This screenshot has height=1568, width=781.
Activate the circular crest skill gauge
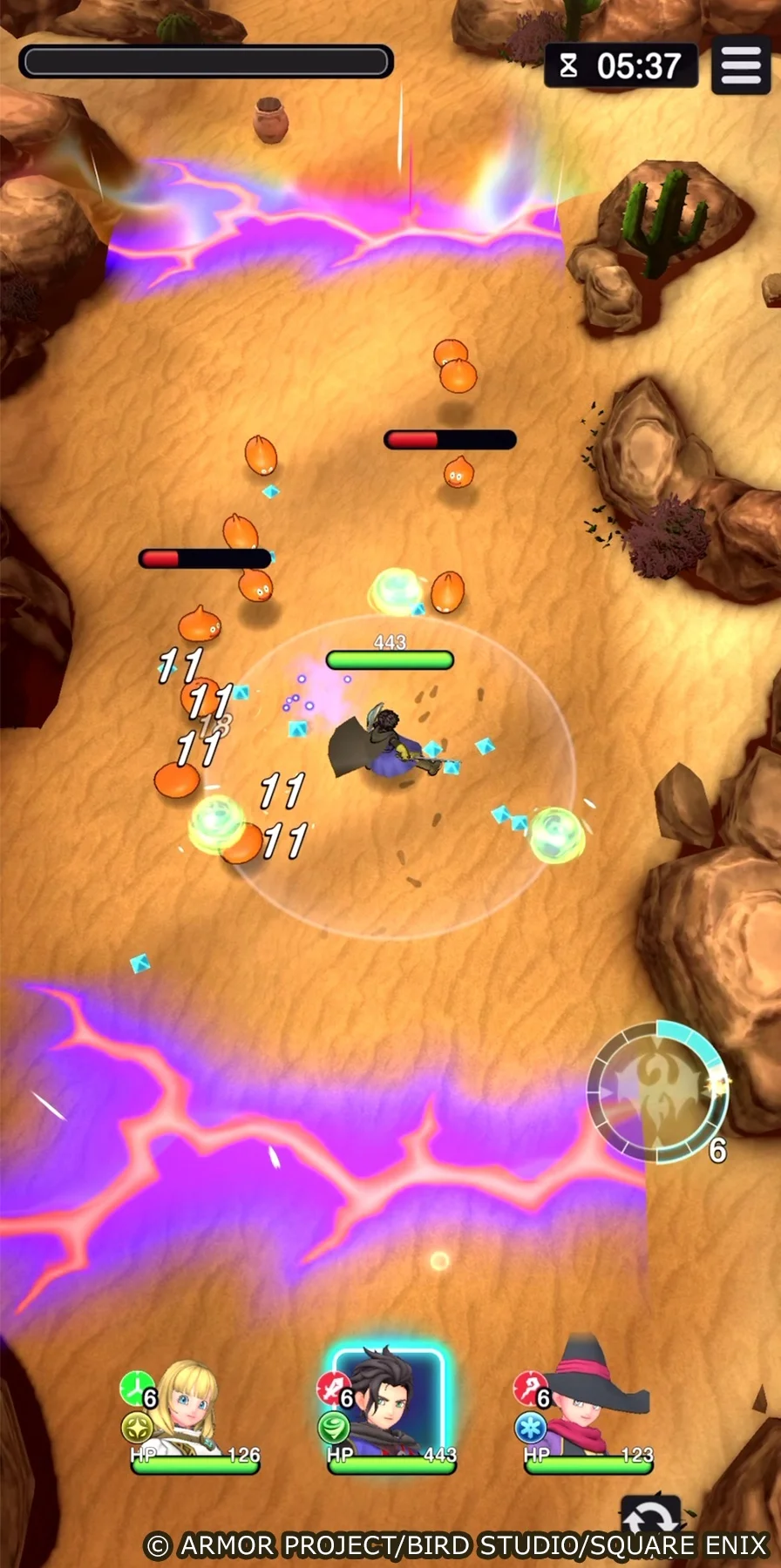[x=657, y=1091]
